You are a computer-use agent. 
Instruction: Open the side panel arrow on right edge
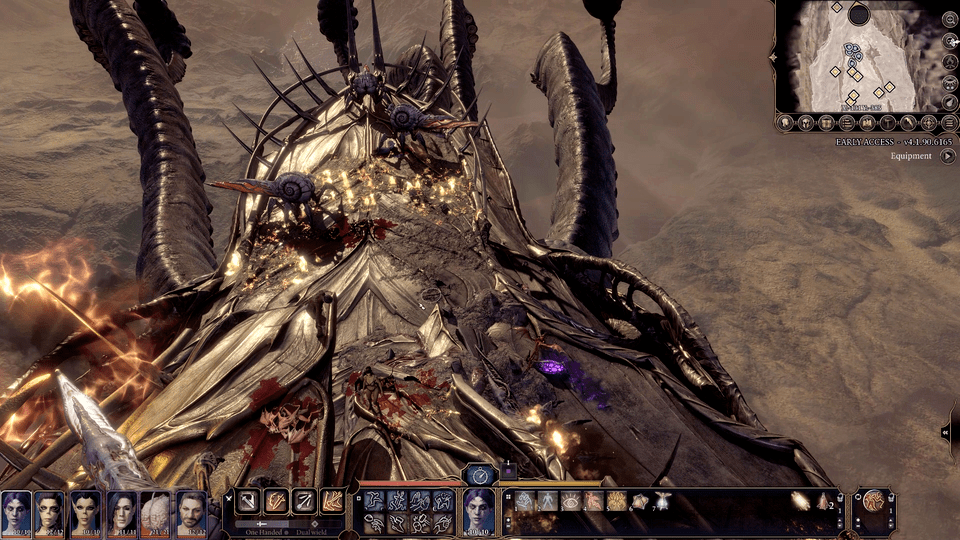point(946,432)
